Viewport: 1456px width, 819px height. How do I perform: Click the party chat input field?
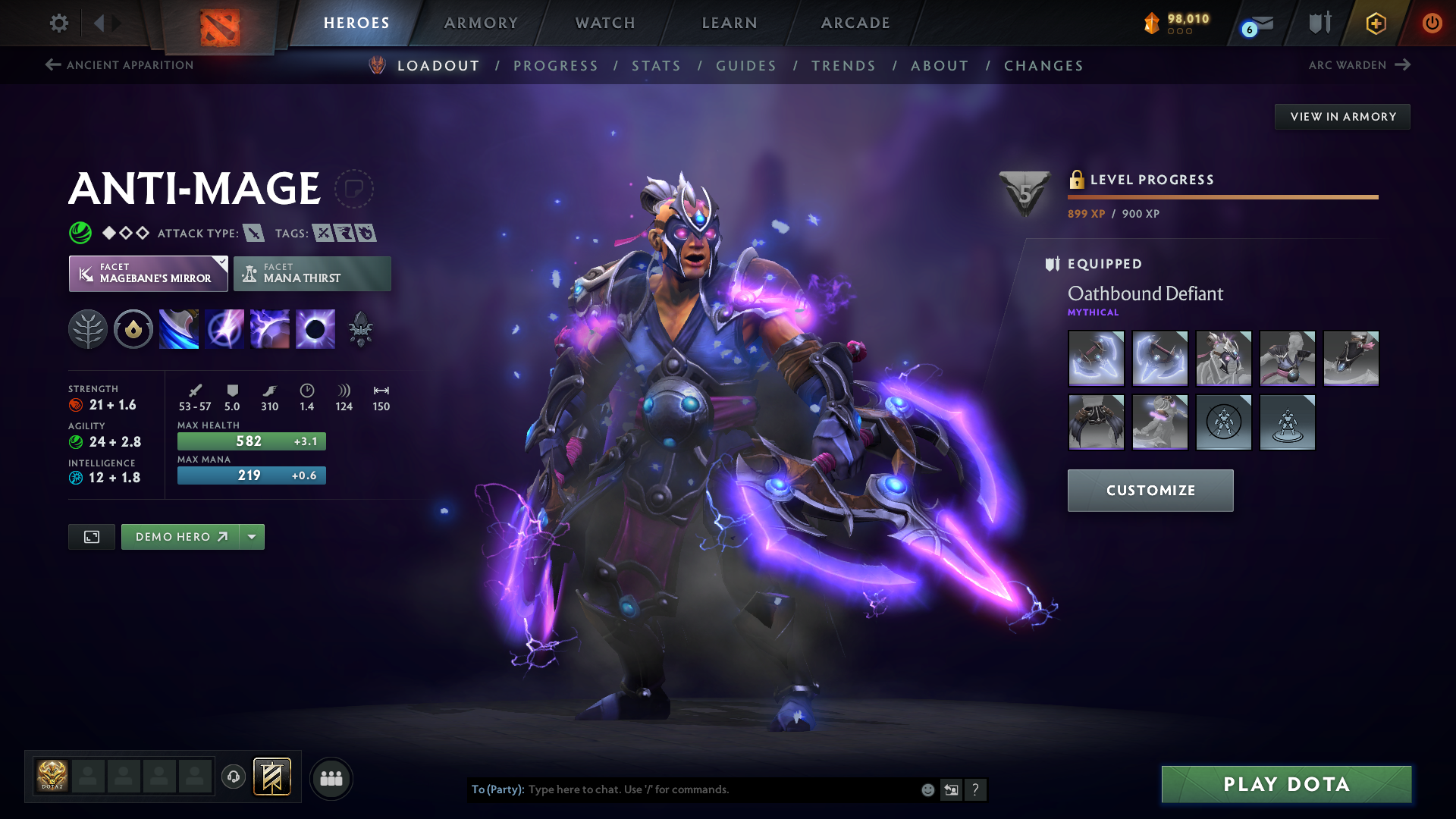[720, 789]
